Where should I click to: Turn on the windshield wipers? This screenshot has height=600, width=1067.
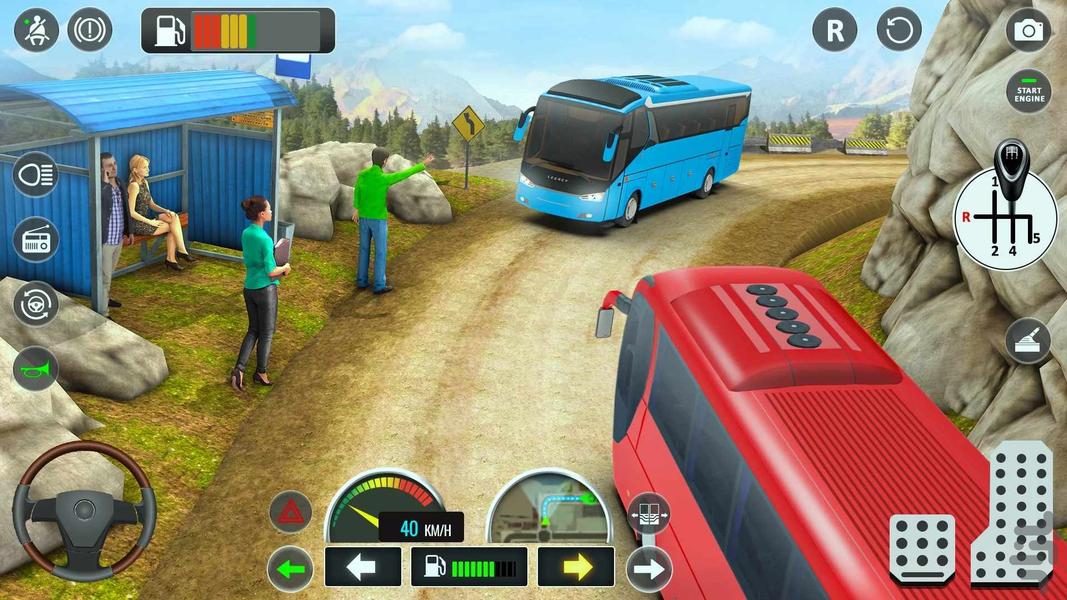(1028, 341)
